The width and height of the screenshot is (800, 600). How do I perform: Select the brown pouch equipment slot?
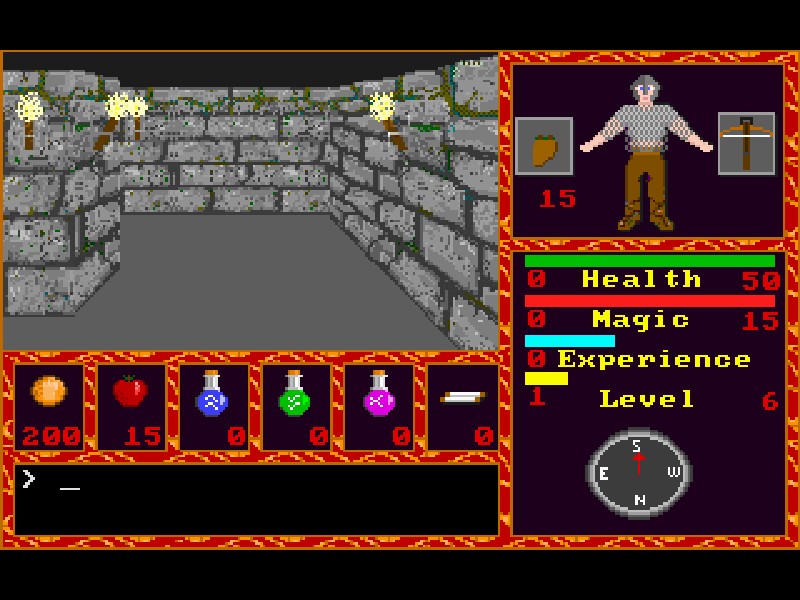click(x=544, y=146)
